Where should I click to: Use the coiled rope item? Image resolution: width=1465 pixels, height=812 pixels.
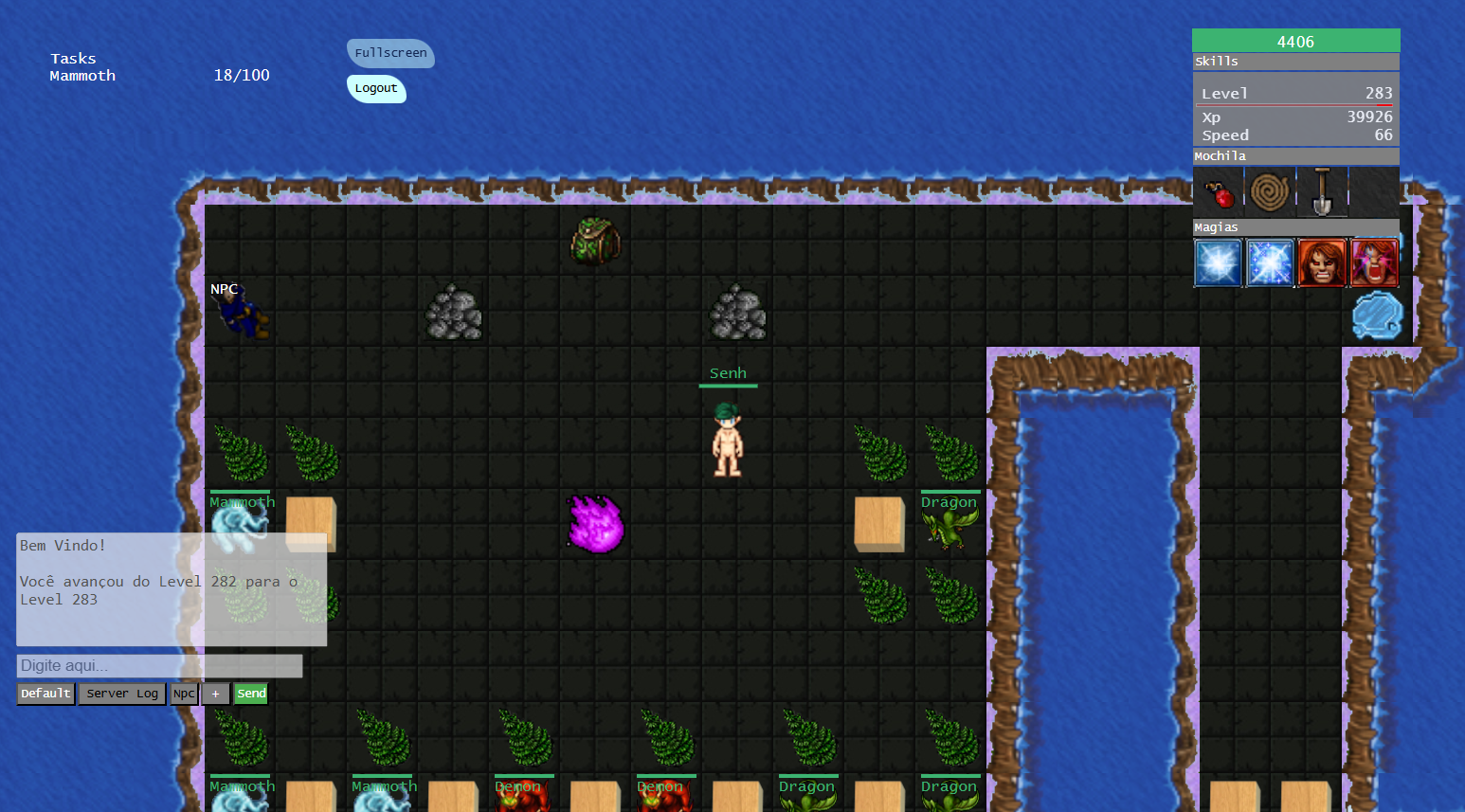(x=1270, y=192)
